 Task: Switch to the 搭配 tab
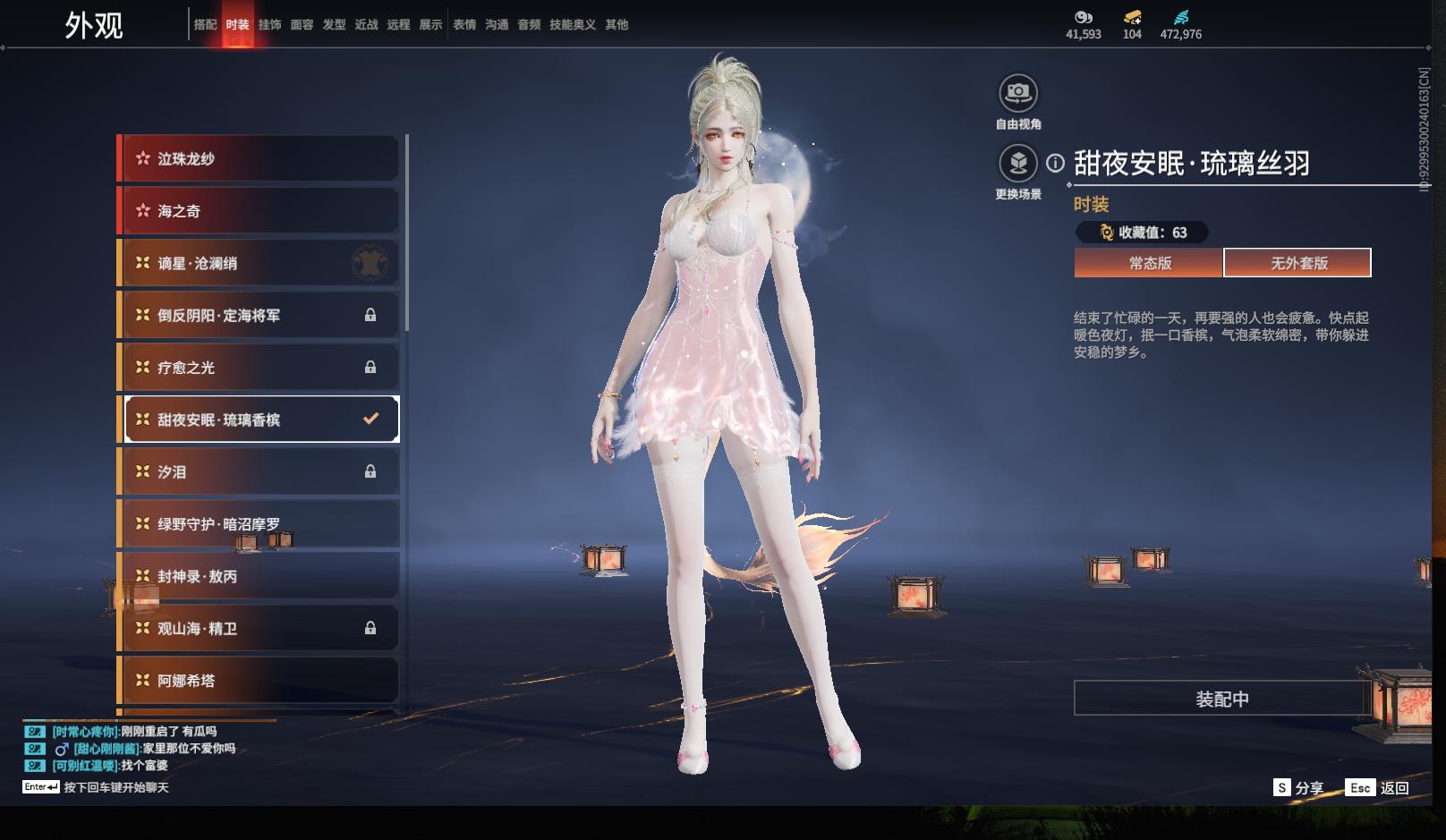pos(205,25)
